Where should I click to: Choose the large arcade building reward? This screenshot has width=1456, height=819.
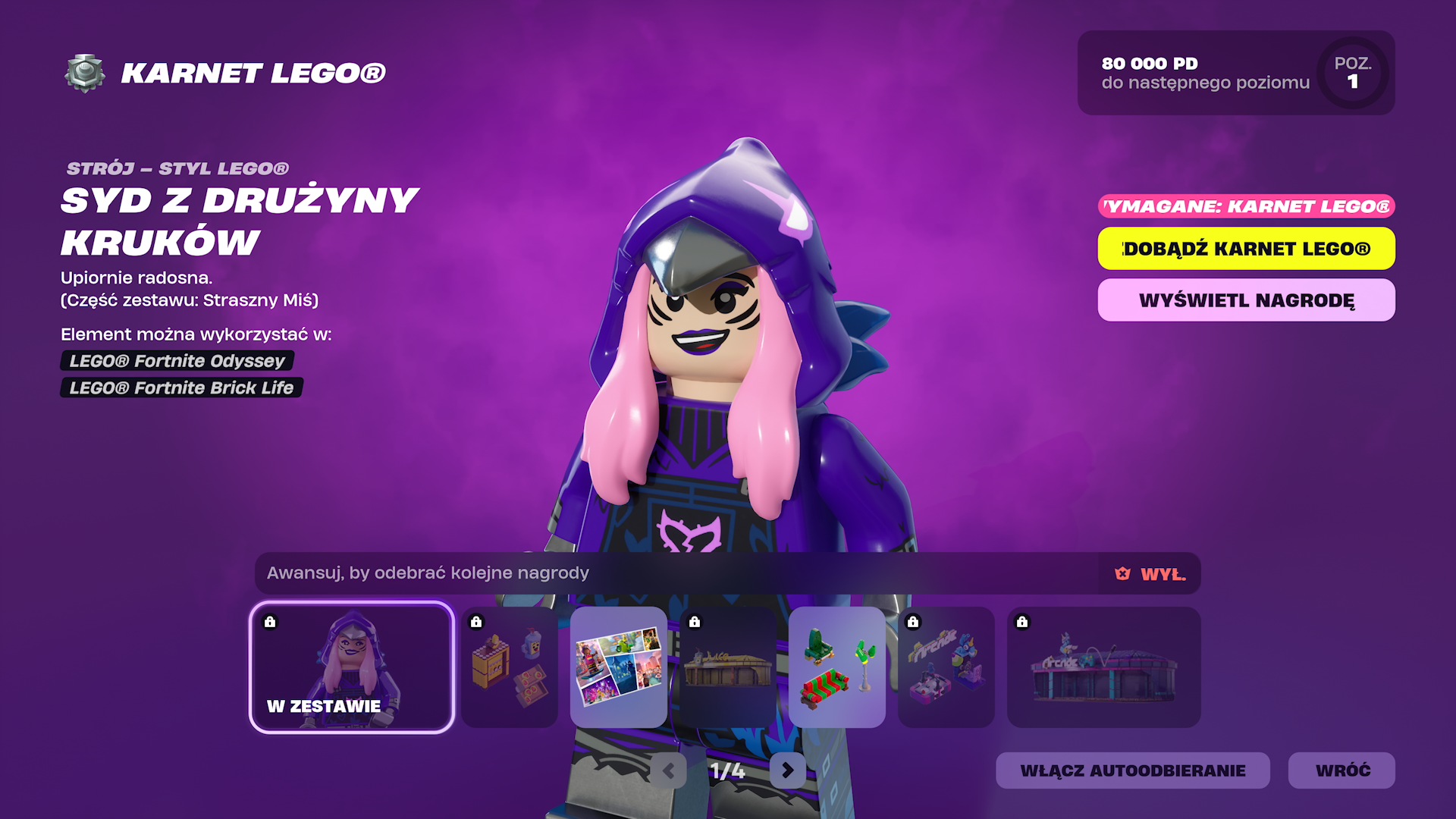1103,667
